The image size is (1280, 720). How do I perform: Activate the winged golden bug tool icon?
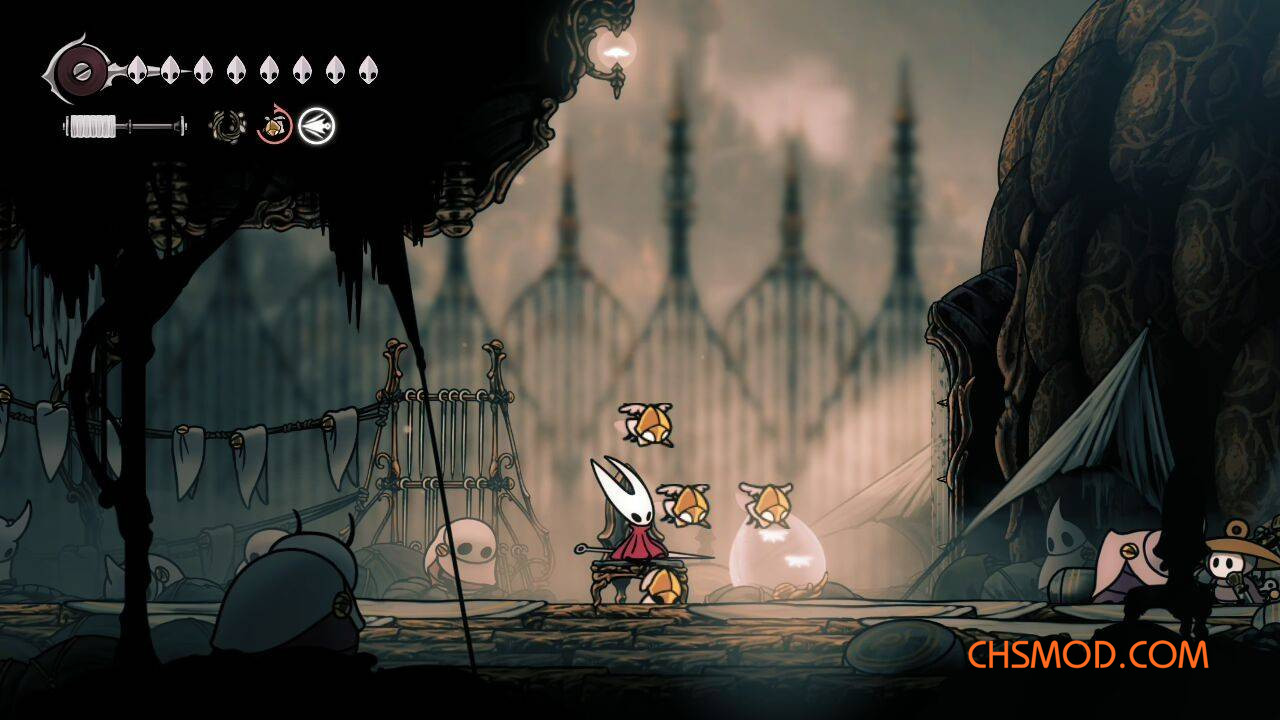coord(273,126)
